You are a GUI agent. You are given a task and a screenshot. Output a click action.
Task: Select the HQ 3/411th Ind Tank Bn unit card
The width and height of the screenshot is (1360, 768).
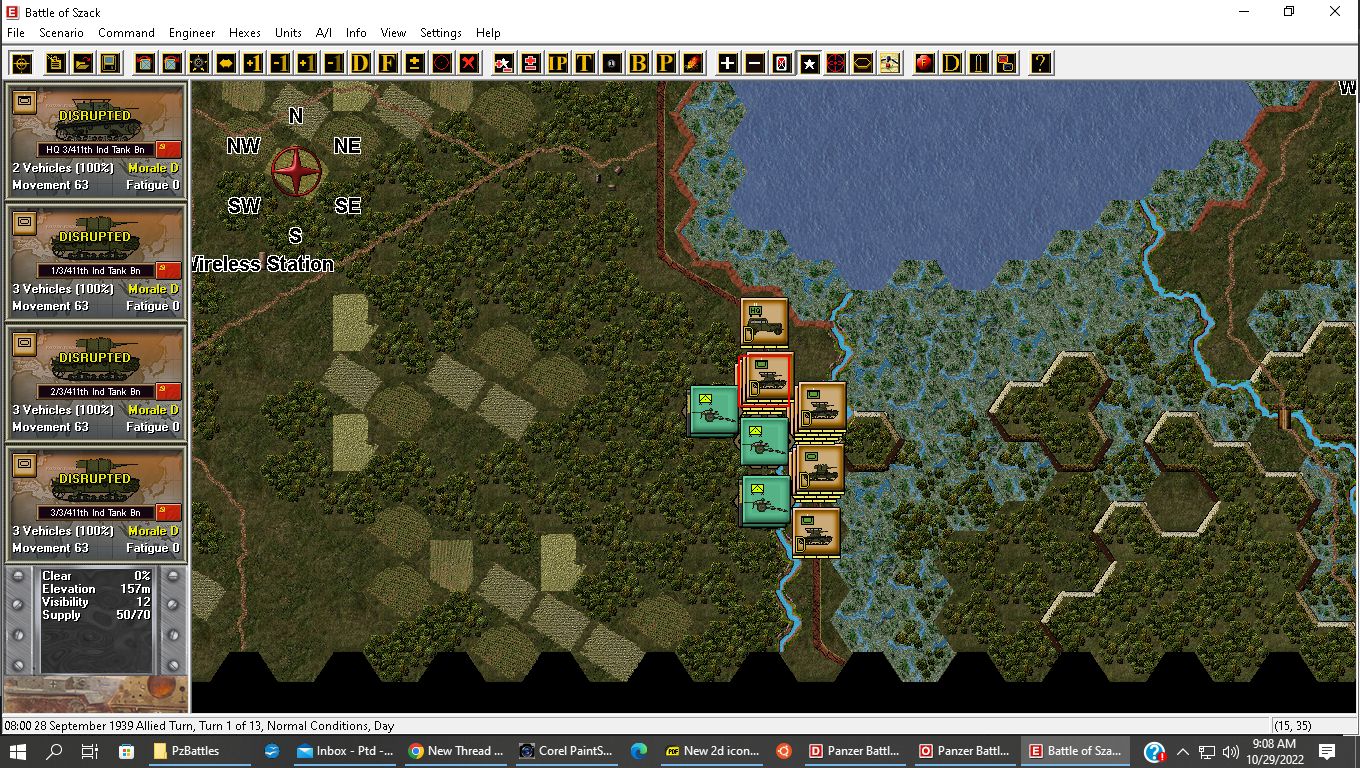(x=96, y=142)
